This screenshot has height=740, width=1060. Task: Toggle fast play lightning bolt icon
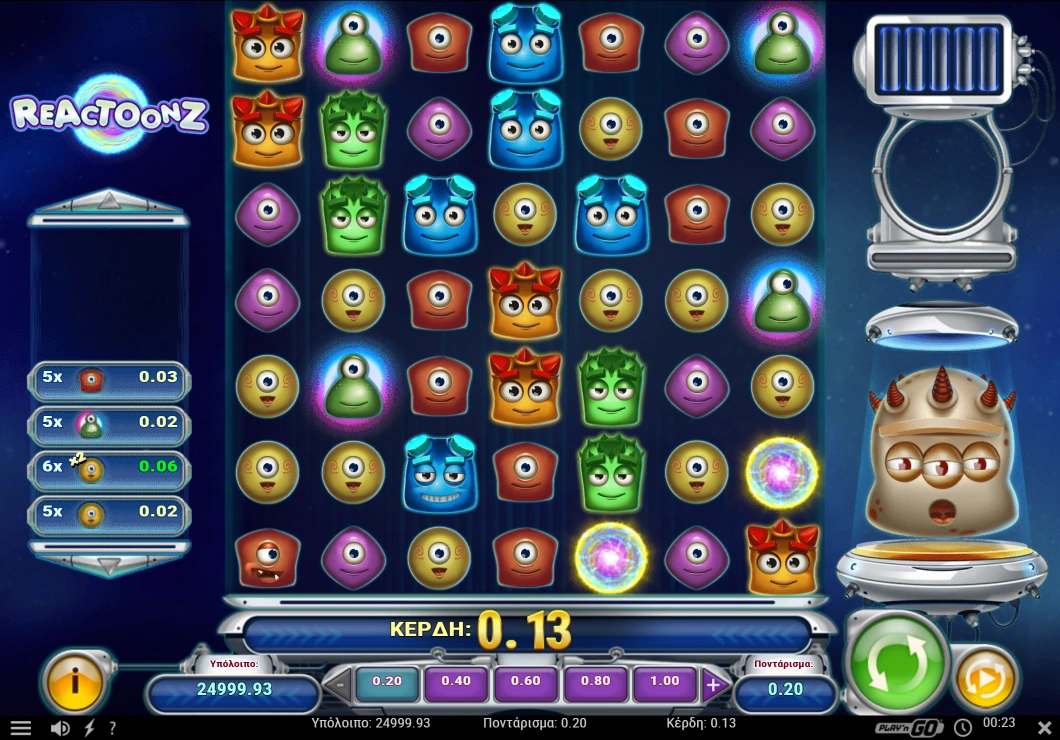[x=89, y=728]
